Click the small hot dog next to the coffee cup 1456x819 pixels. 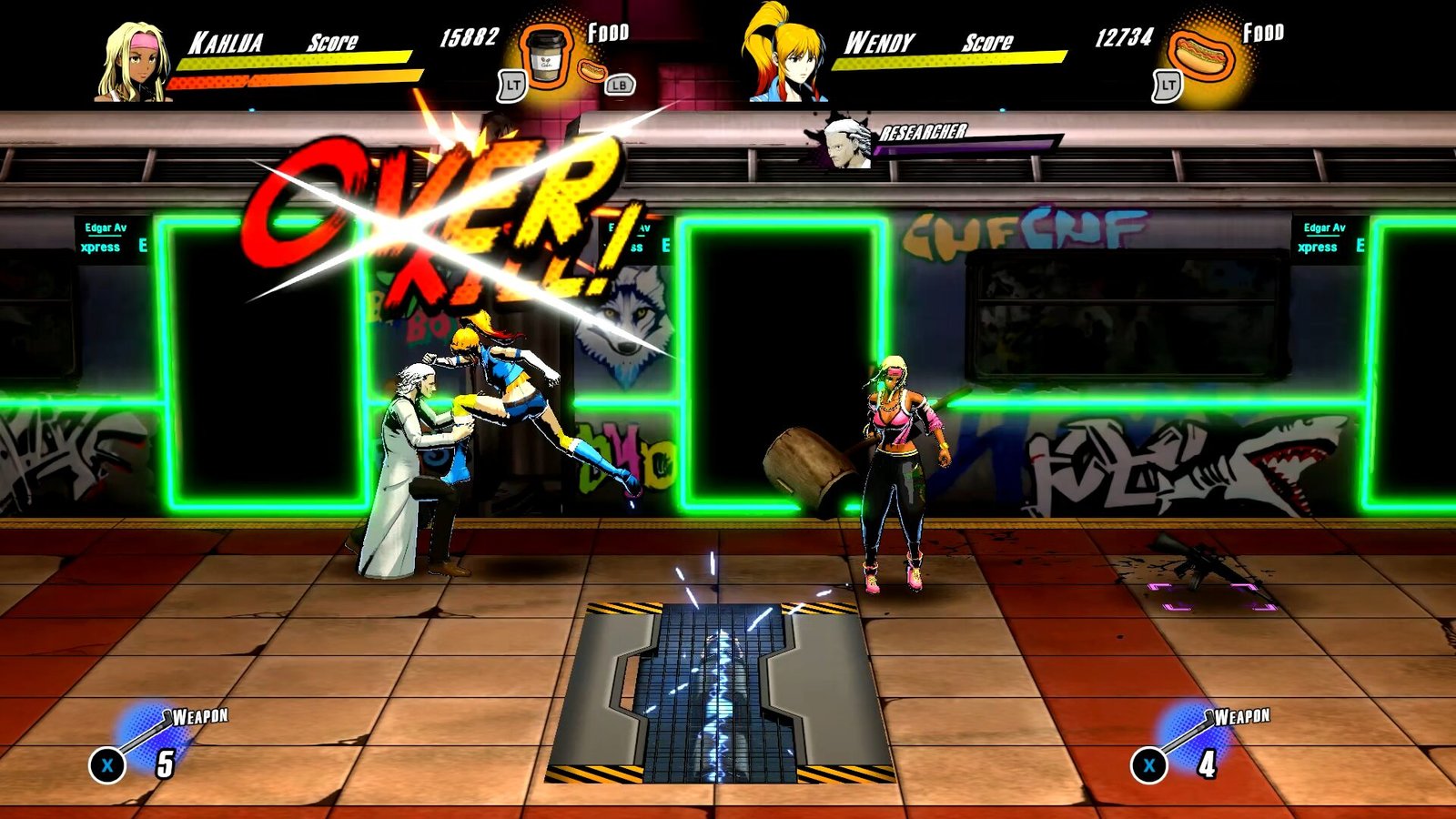(592, 70)
